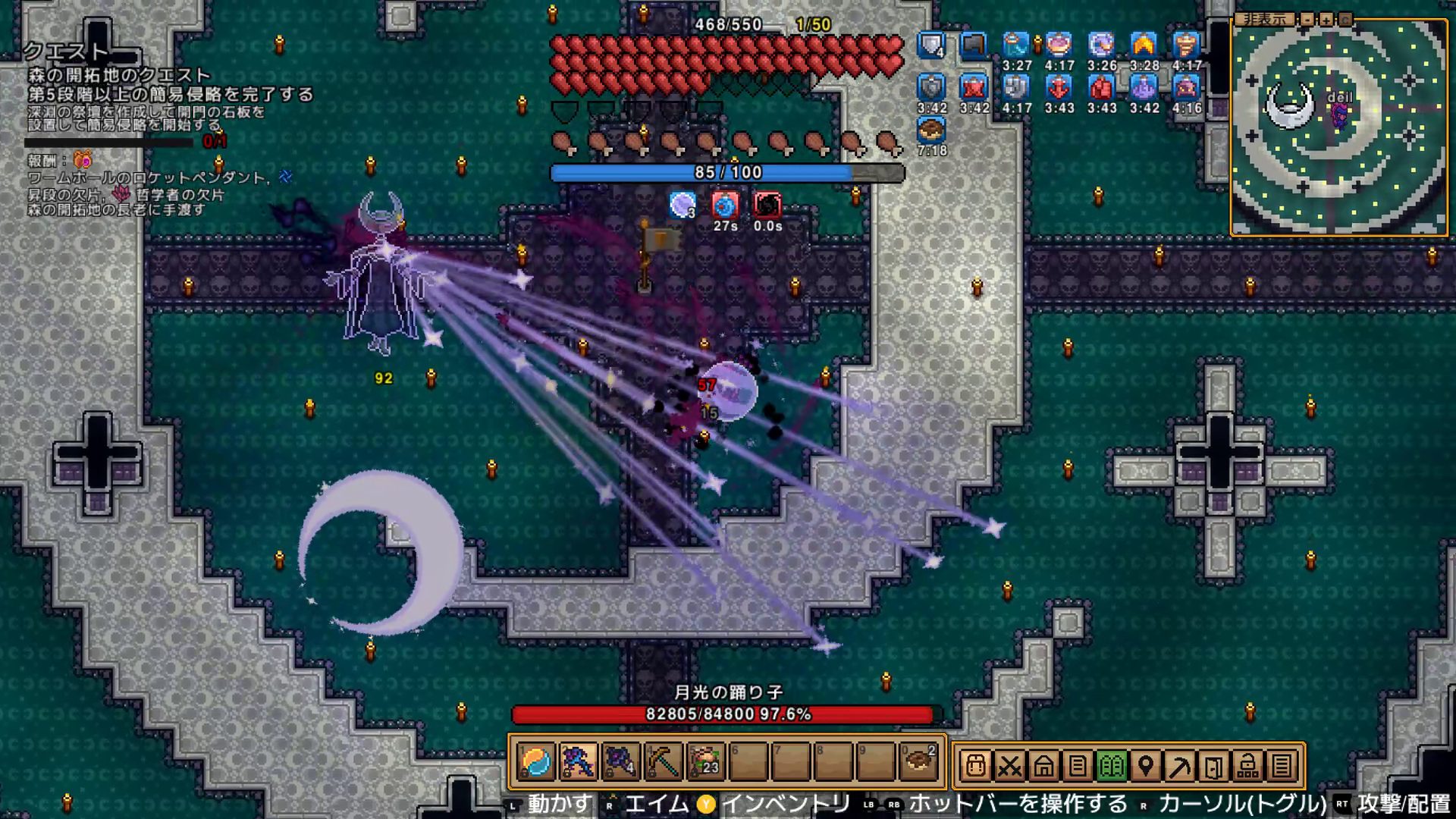Select the donut hotbar slot
The height and width of the screenshot is (819, 1456).
coord(918,762)
